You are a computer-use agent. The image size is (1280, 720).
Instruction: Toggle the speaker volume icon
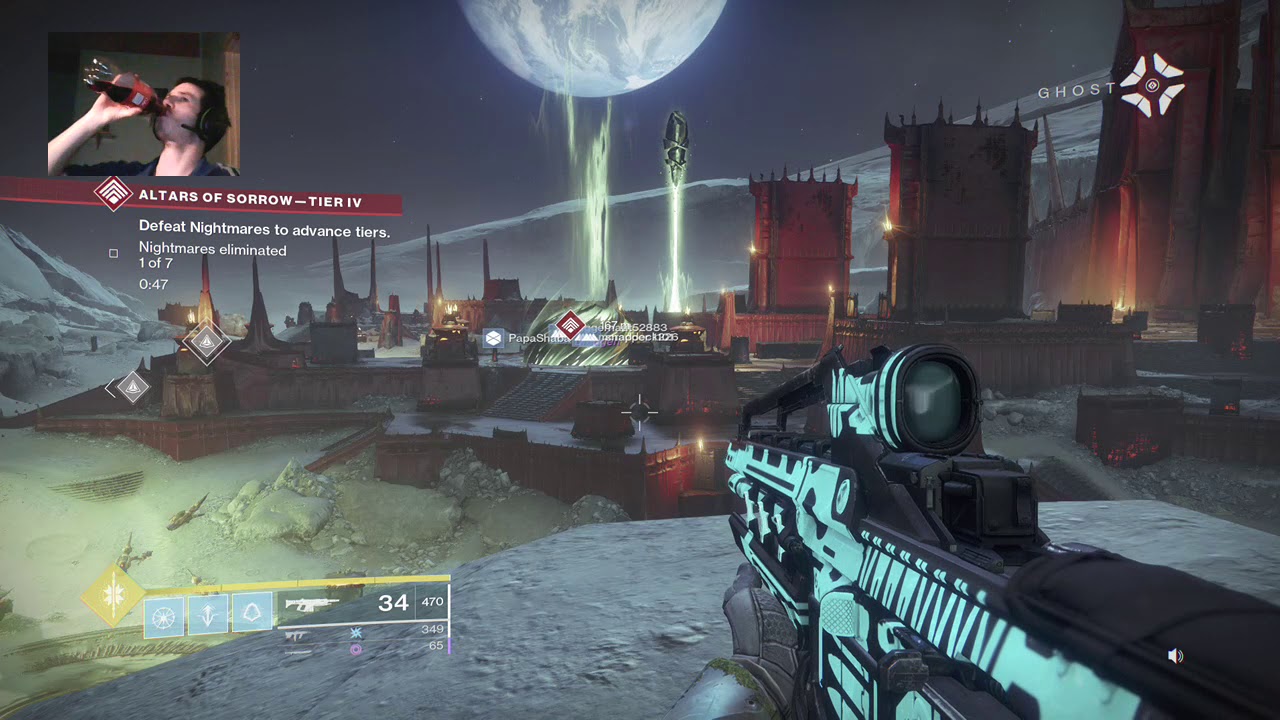1176,656
